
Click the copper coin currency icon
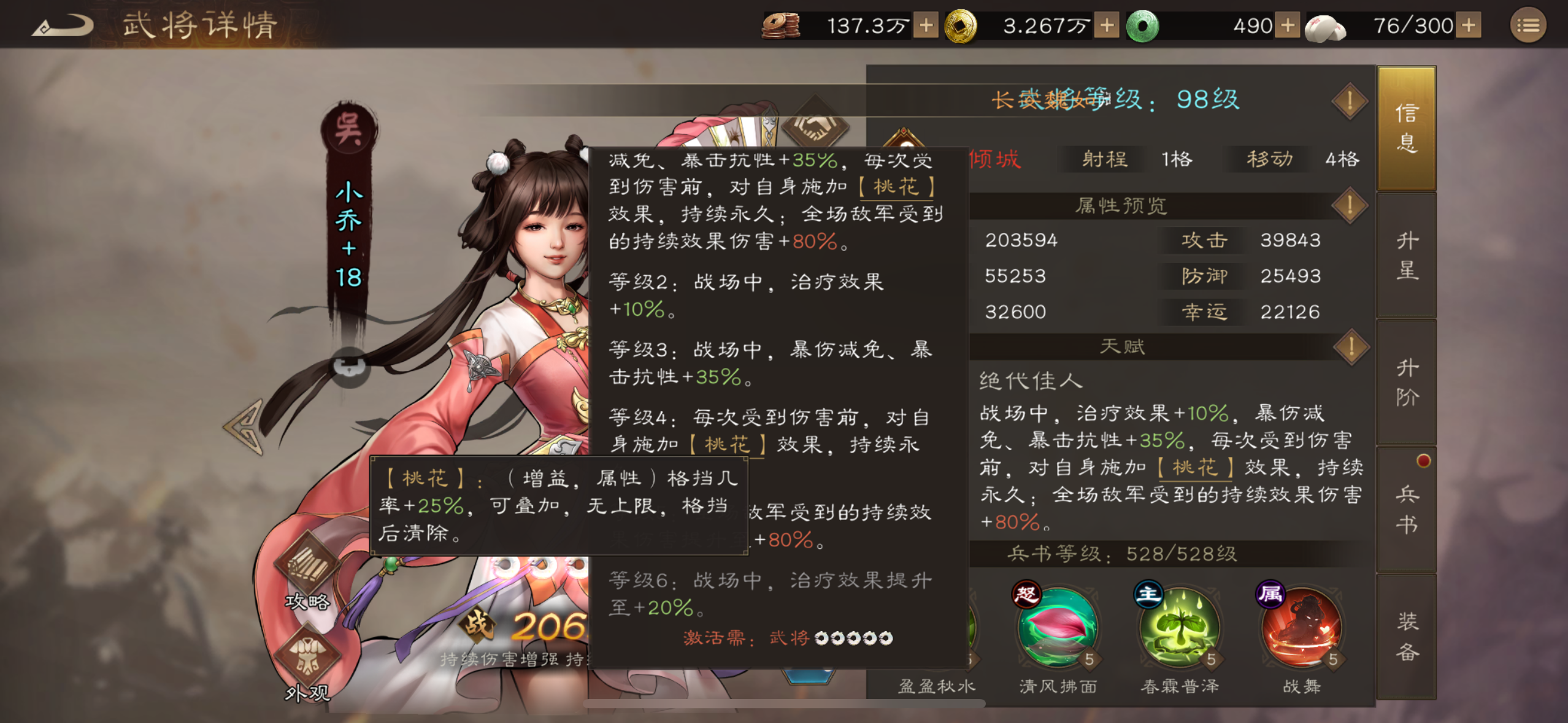coord(780,26)
